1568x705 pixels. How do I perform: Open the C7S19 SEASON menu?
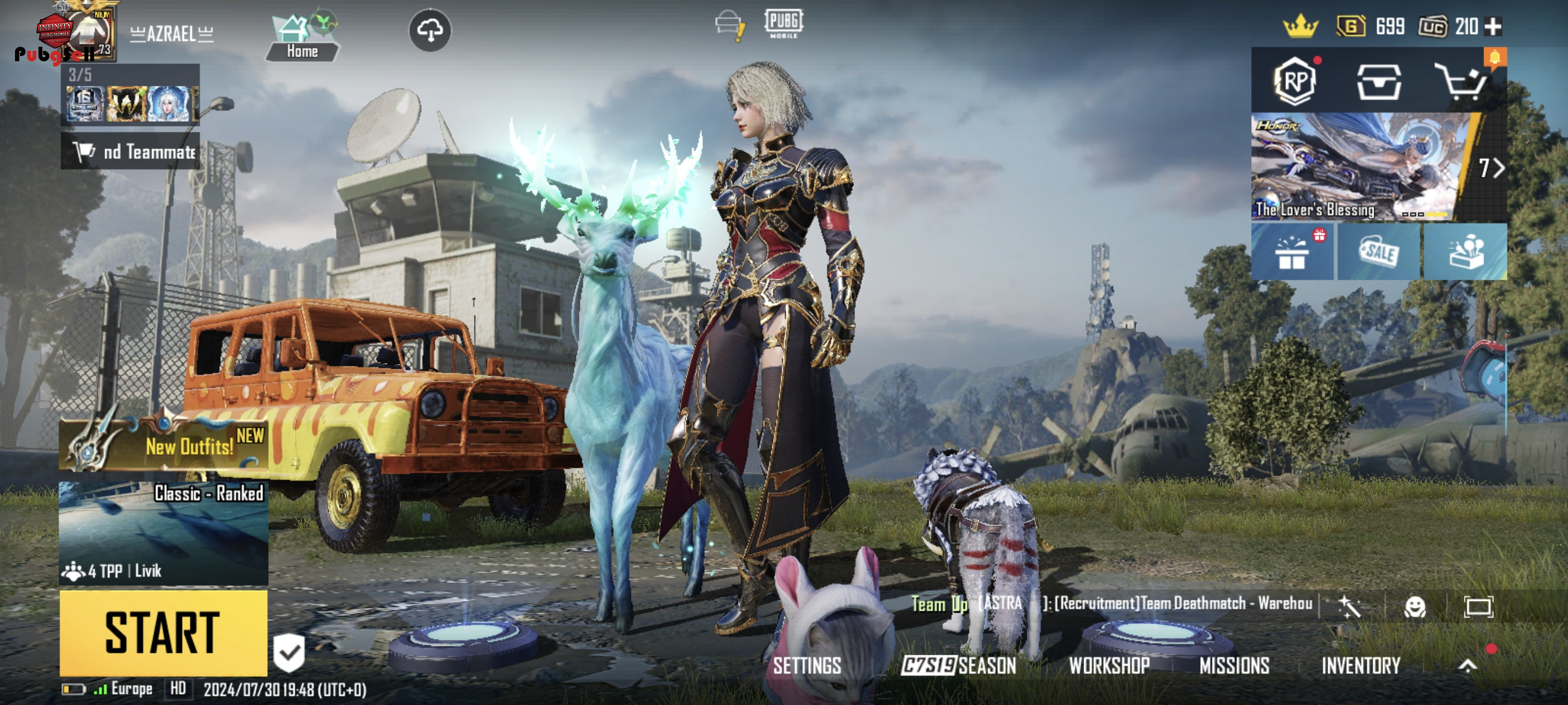coord(959,666)
